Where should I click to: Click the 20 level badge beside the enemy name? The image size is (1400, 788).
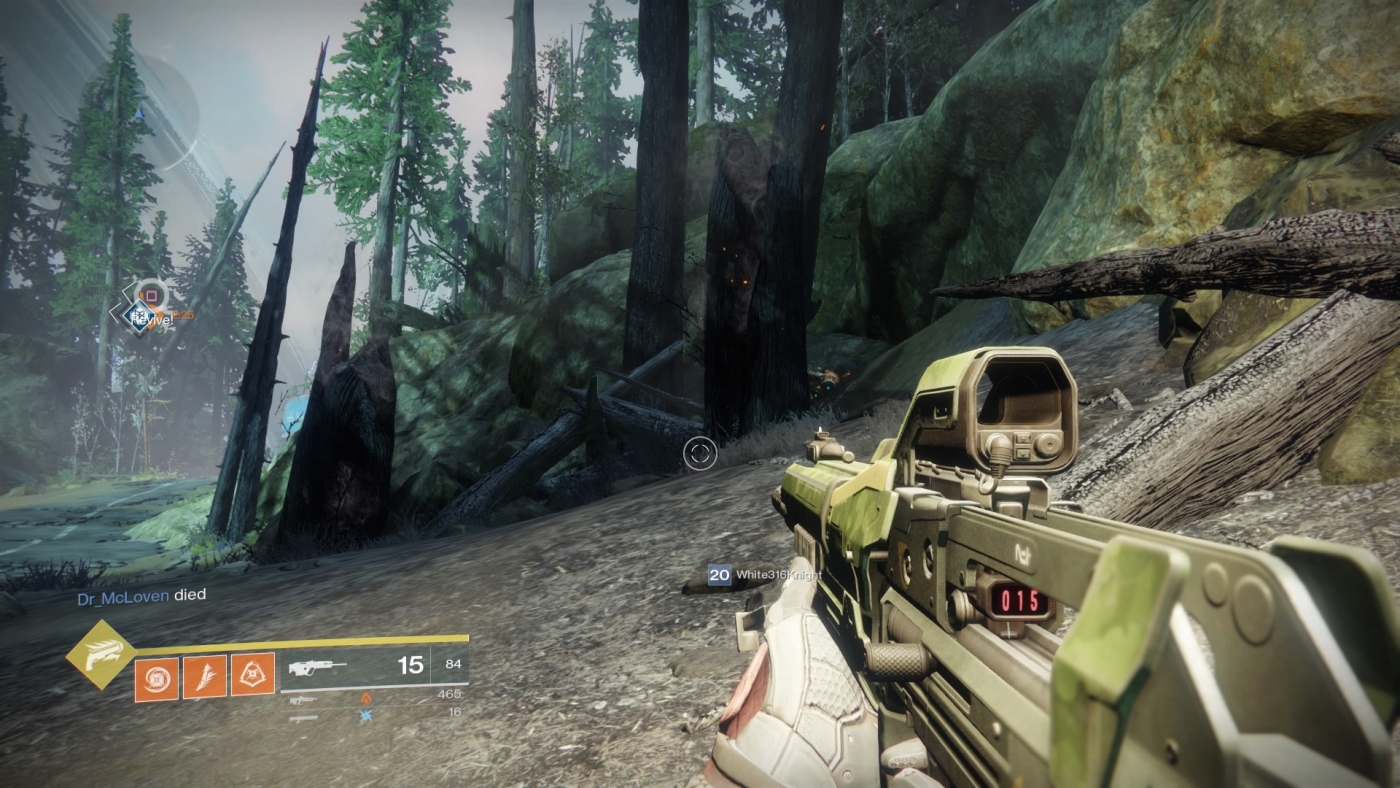click(x=718, y=575)
